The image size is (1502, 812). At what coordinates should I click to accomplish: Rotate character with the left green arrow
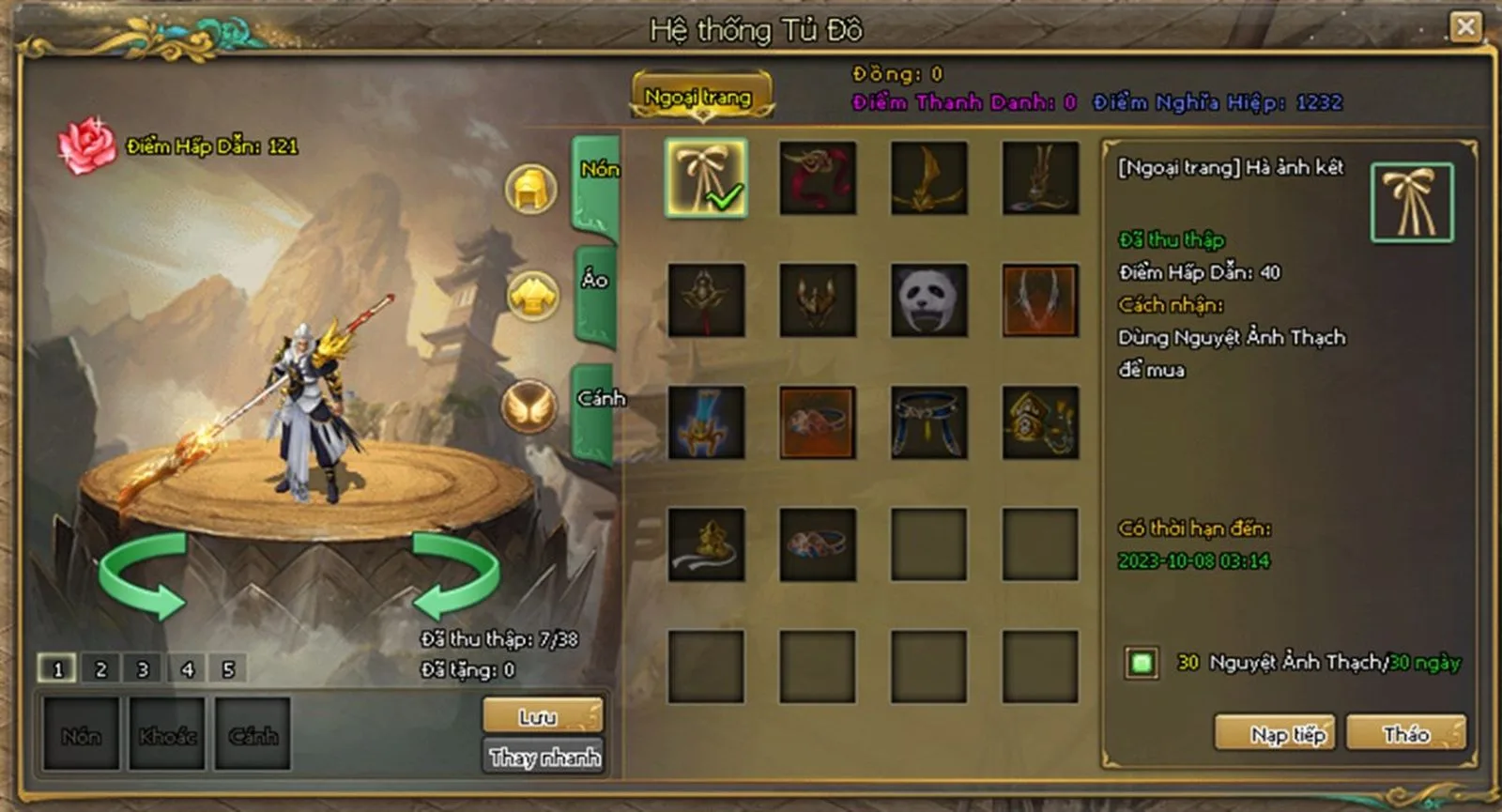pos(144,575)
